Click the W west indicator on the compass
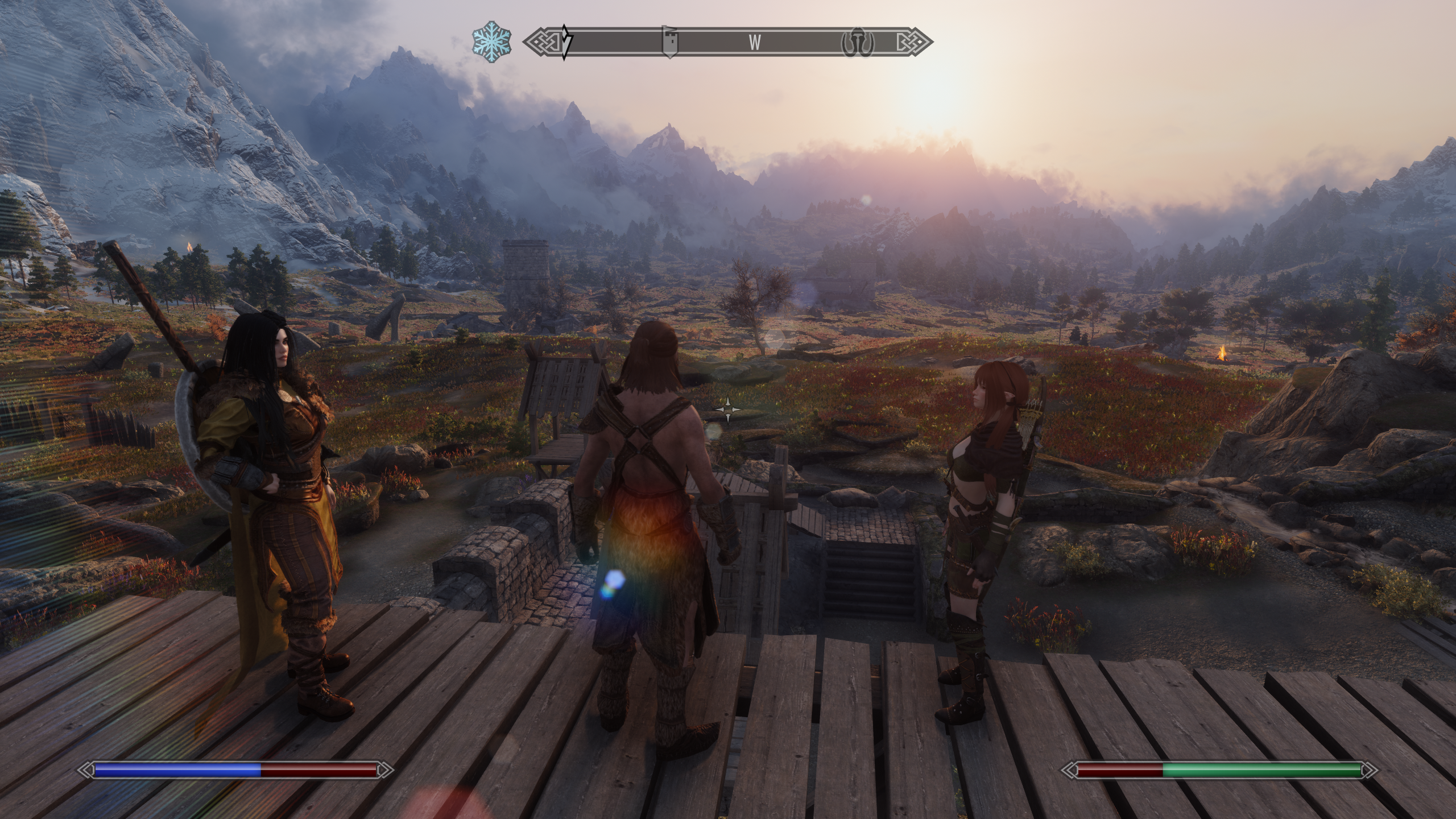The height and width of the screenshot is (819, 1456). pyautogui.click(x=755, y=42)
